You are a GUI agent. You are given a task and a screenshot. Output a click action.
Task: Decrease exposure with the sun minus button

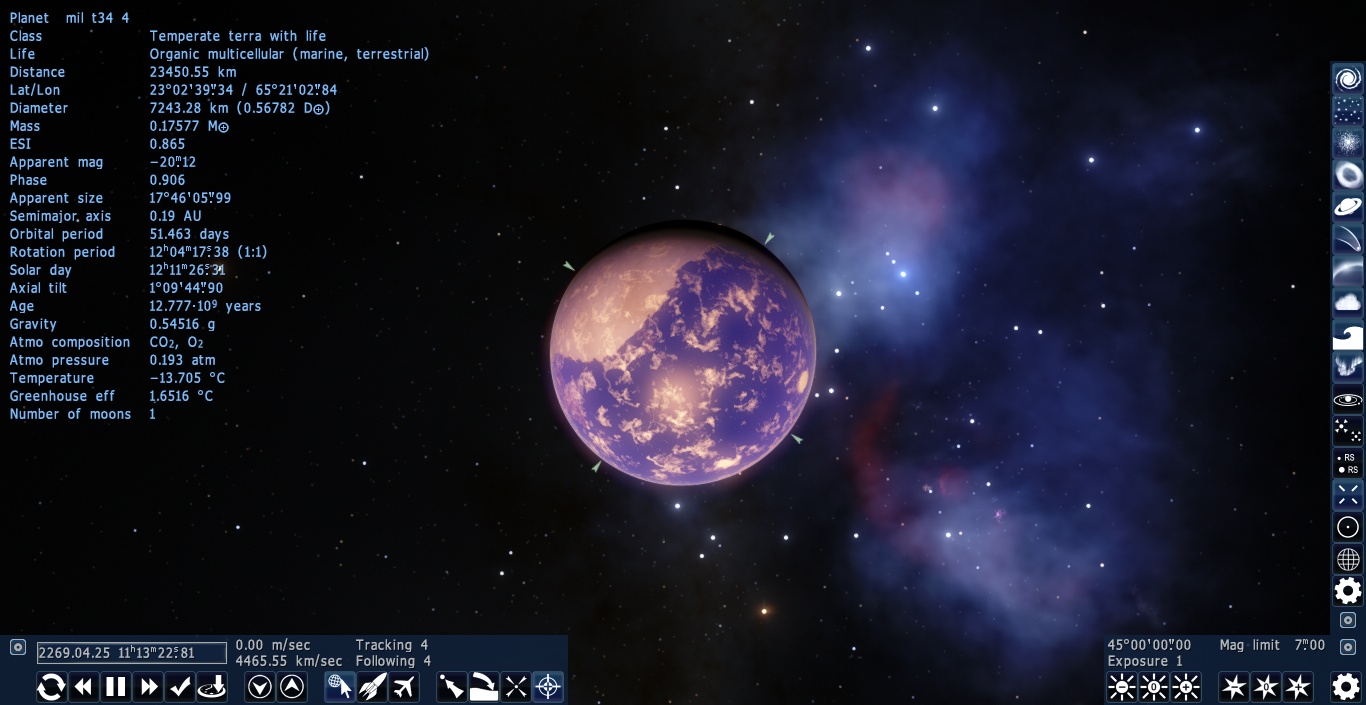pyautogui.click(x=1122, y=687)
